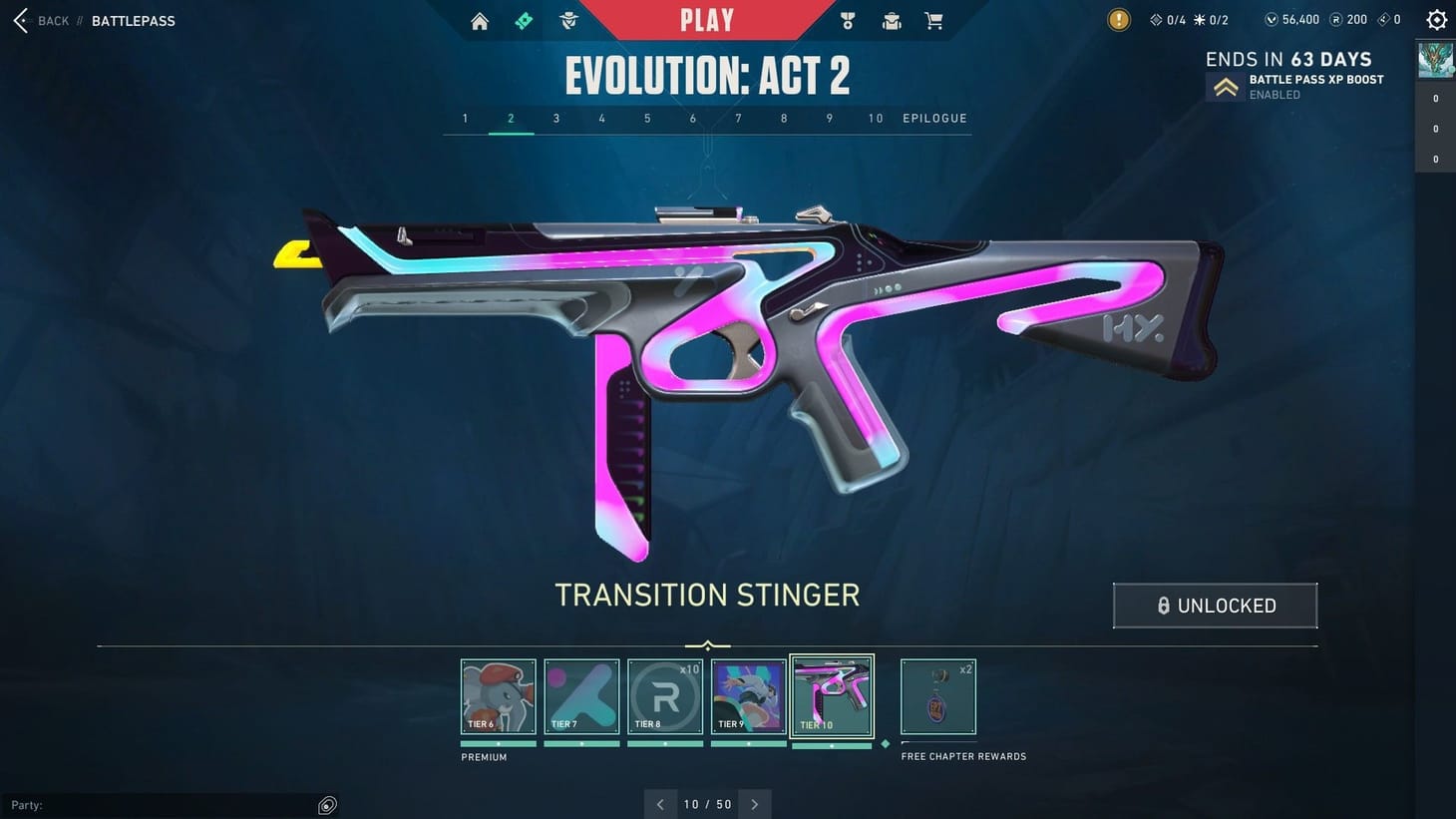
Task: Switch to battlepass chapter 5
Action: [646, 118]
